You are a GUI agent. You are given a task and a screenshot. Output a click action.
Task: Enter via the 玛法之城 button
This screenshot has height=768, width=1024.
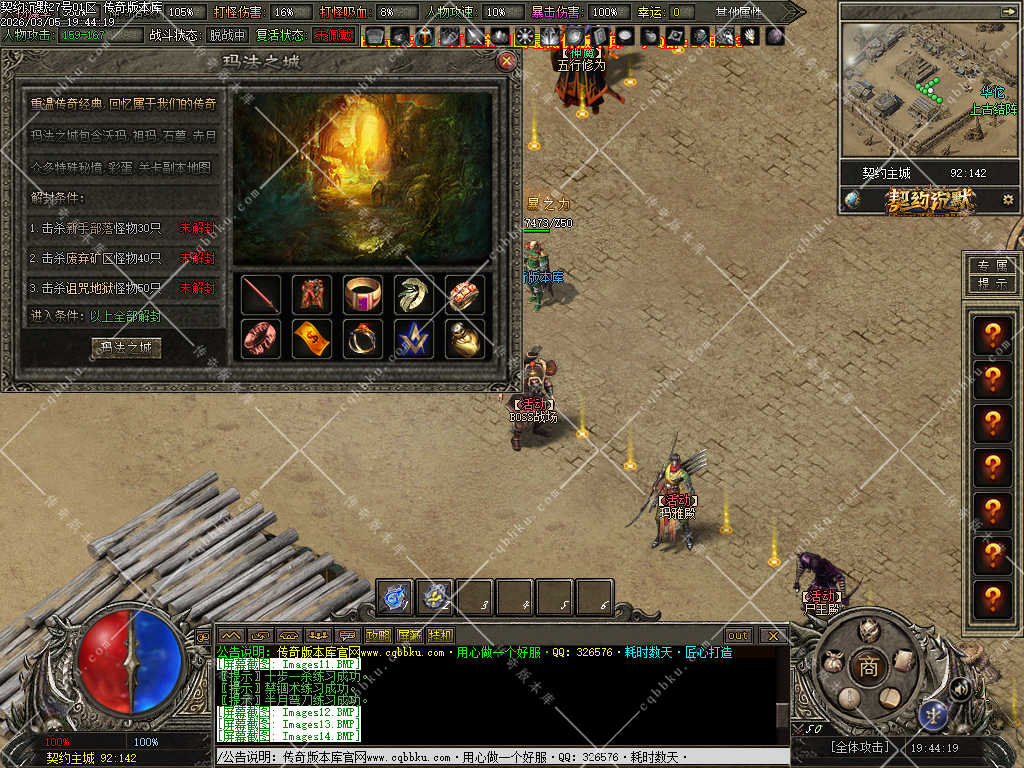[127, 348]
